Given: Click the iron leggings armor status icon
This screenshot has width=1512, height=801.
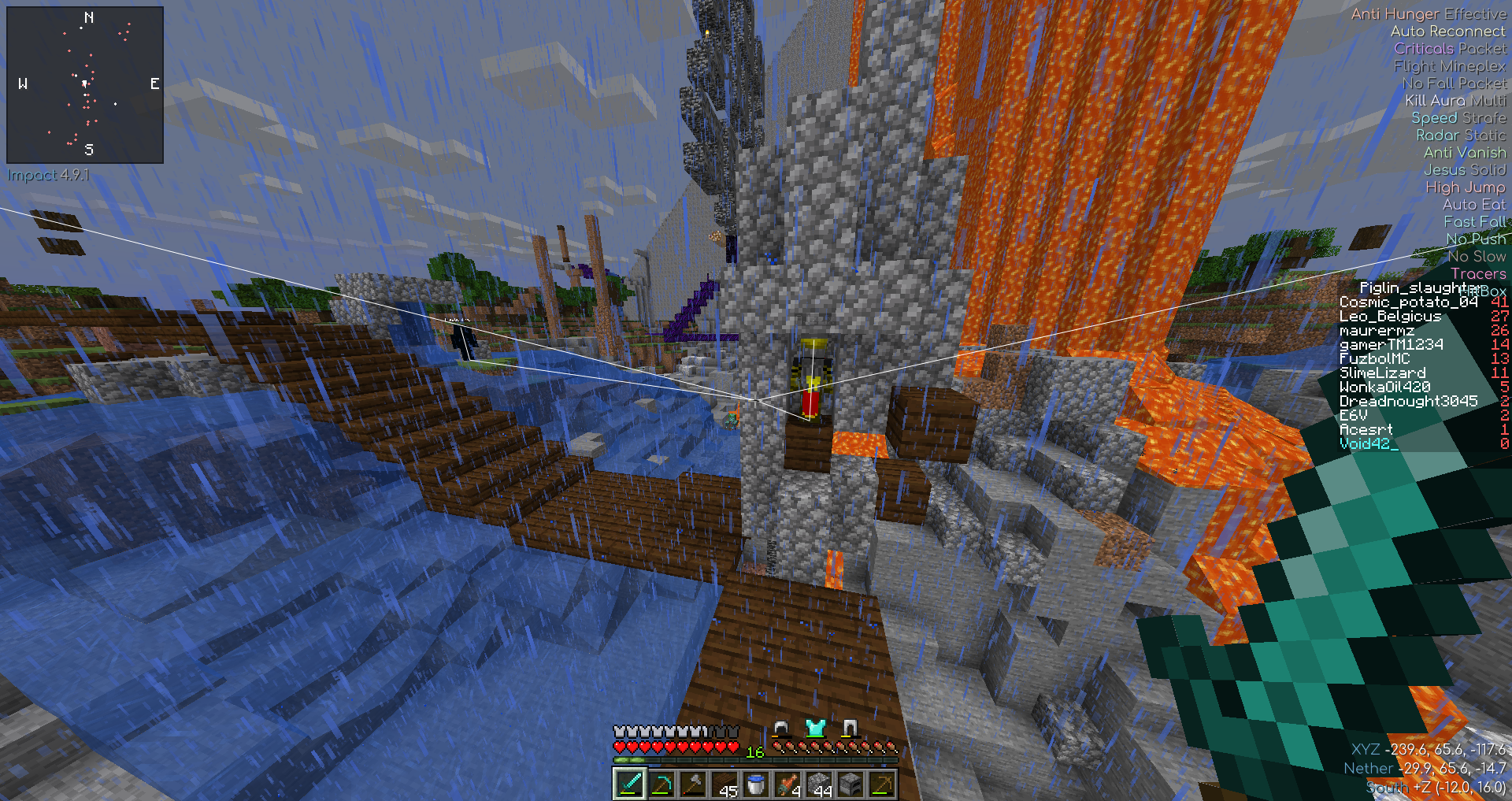Looking at the screenshot, I should [x=850, y=728].
